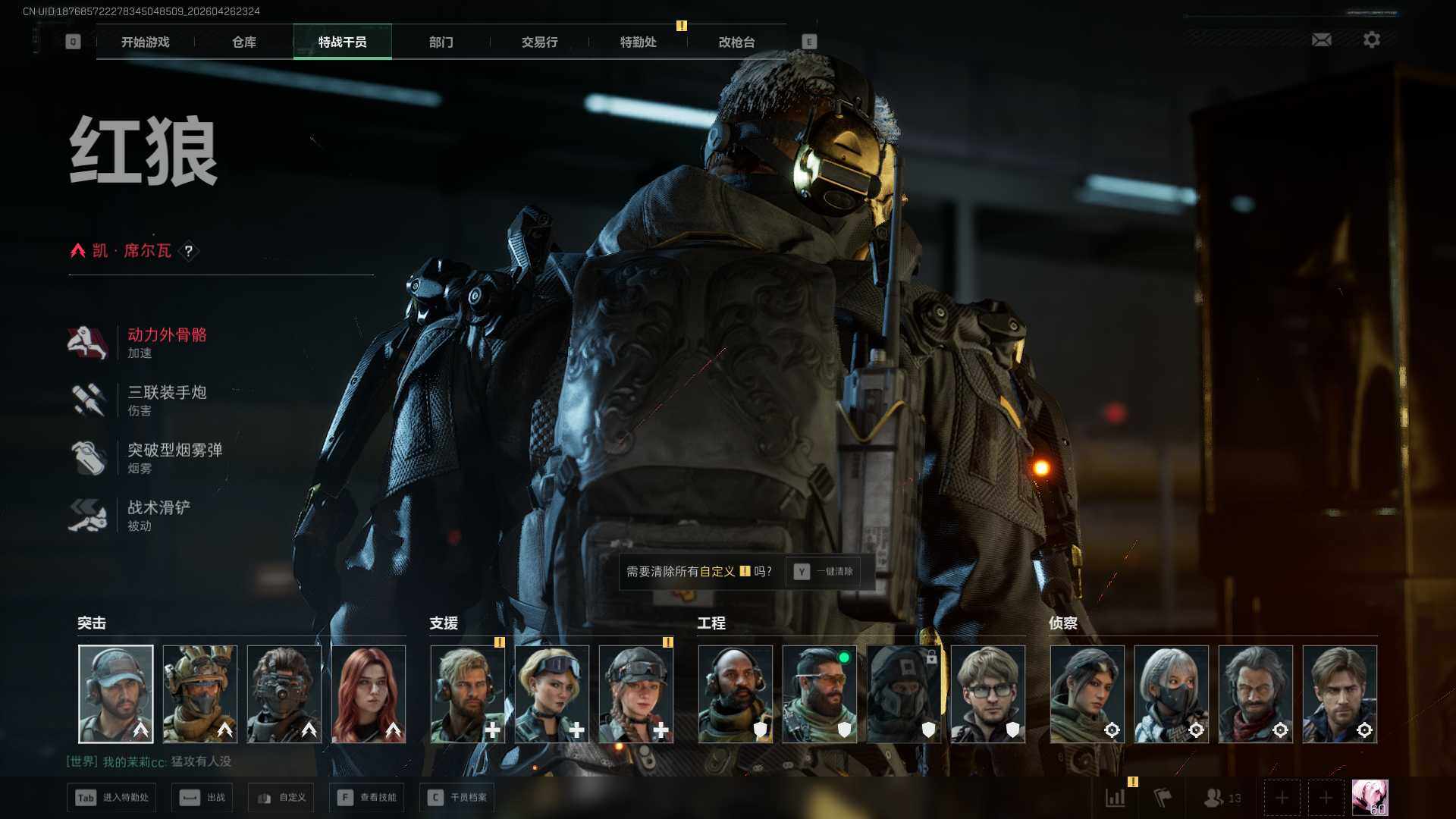
Task: Pick the red-haired assault operator portrait
Action: [x=369, y=694]
